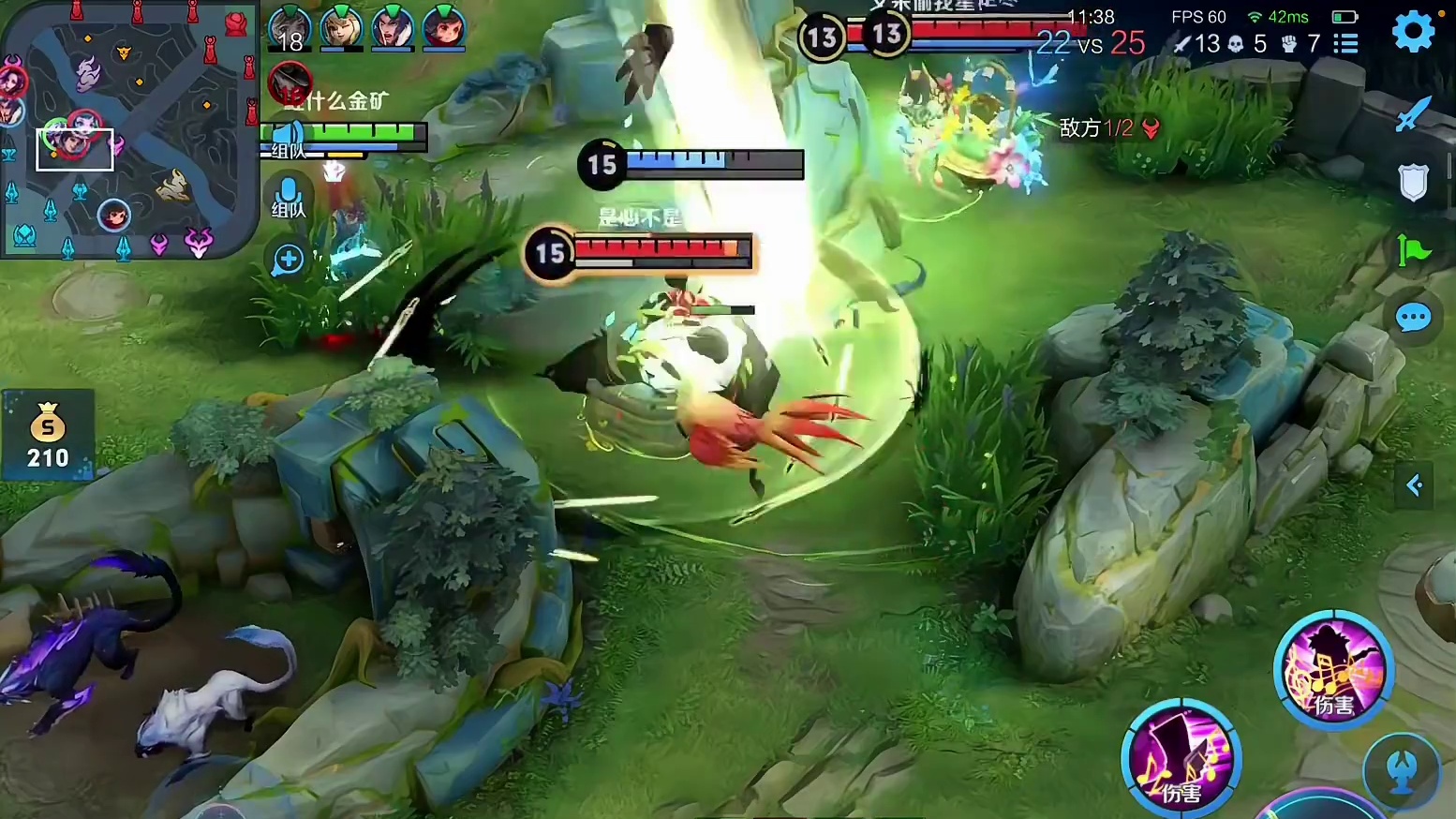Click the red enemy portrait under teammates
Screen dimensions: 1456x819
click(290, 83)
